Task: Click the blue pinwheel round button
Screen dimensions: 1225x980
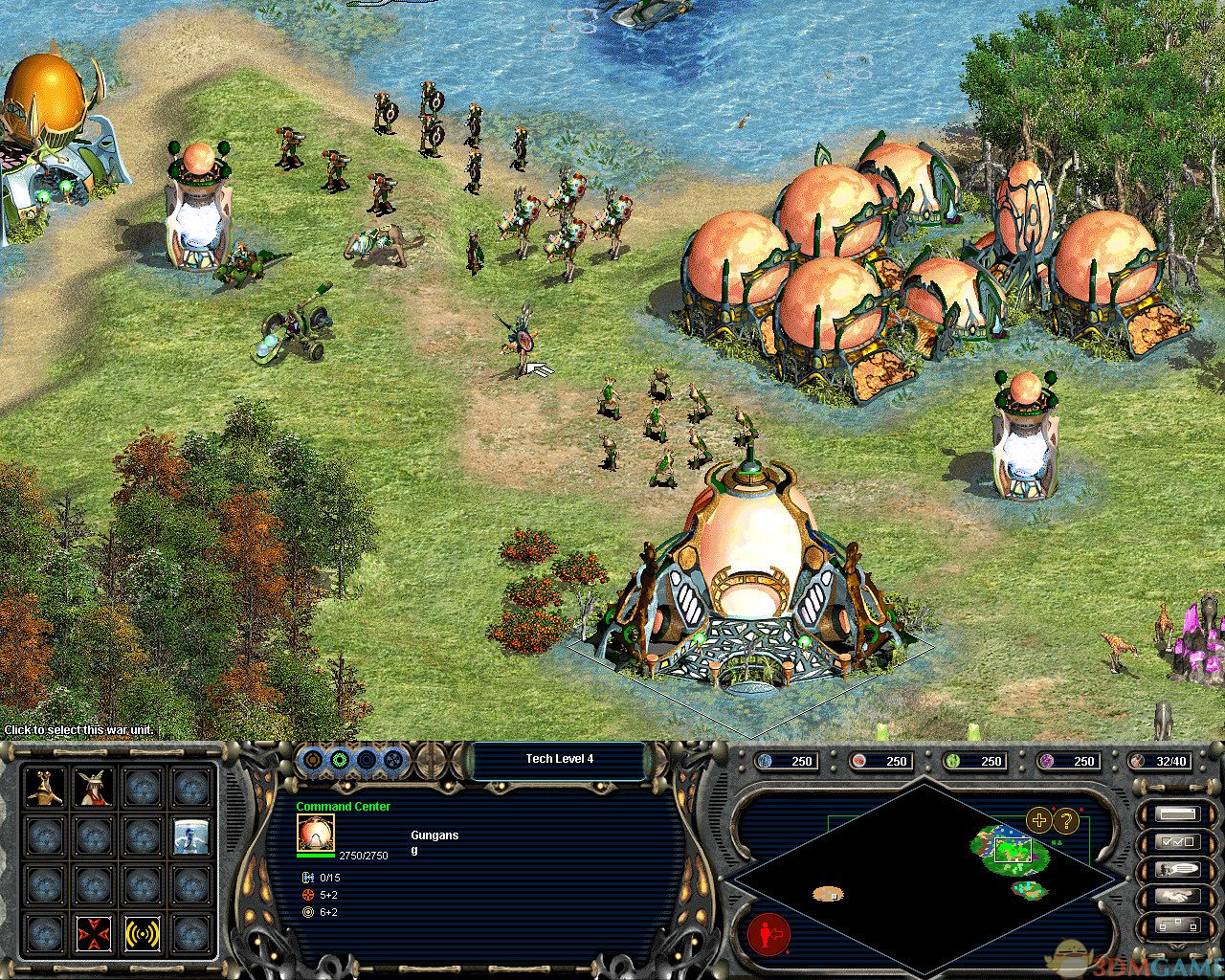Action: [392, 761]
